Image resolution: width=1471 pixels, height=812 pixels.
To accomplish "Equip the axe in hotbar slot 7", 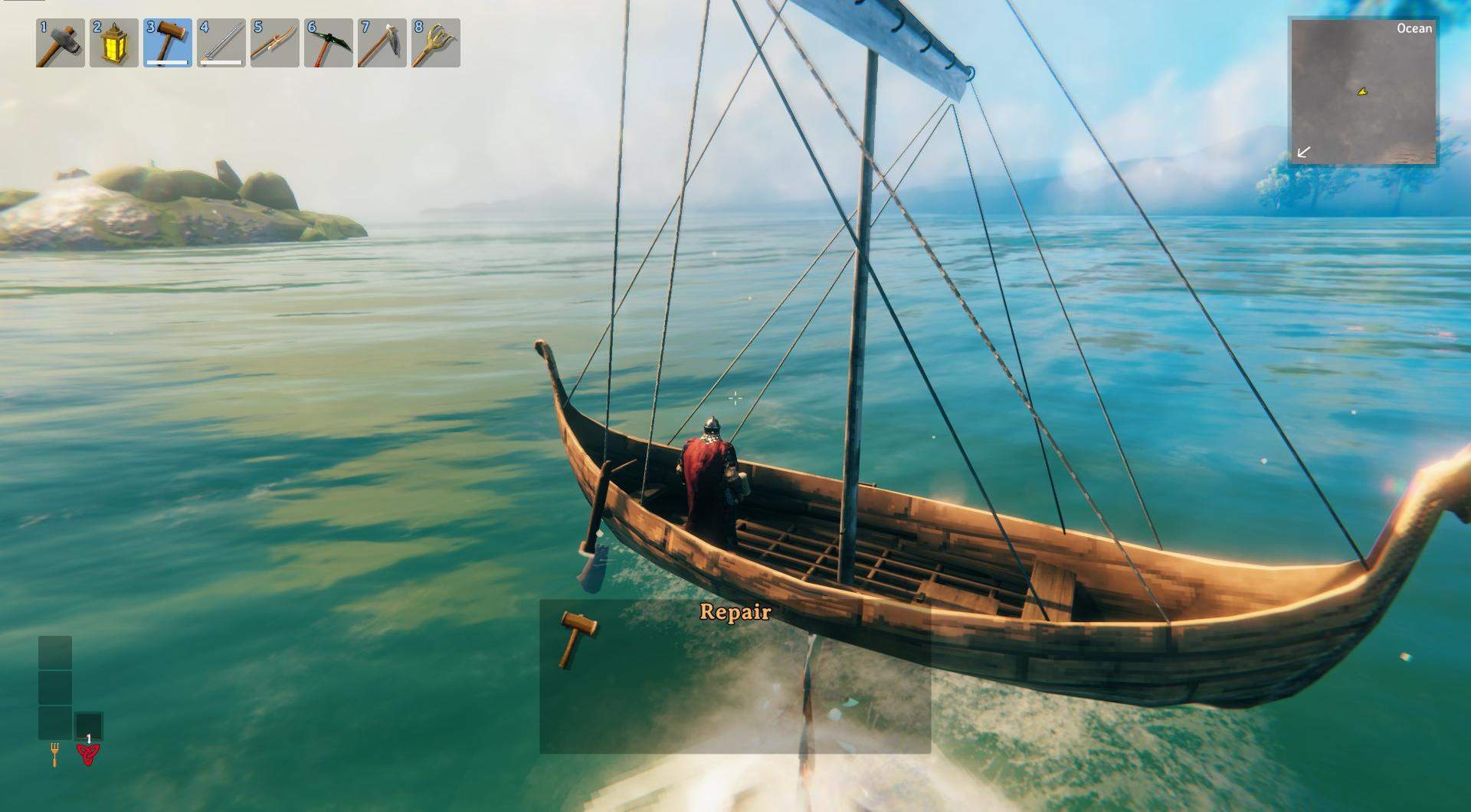I will point(382,43).
